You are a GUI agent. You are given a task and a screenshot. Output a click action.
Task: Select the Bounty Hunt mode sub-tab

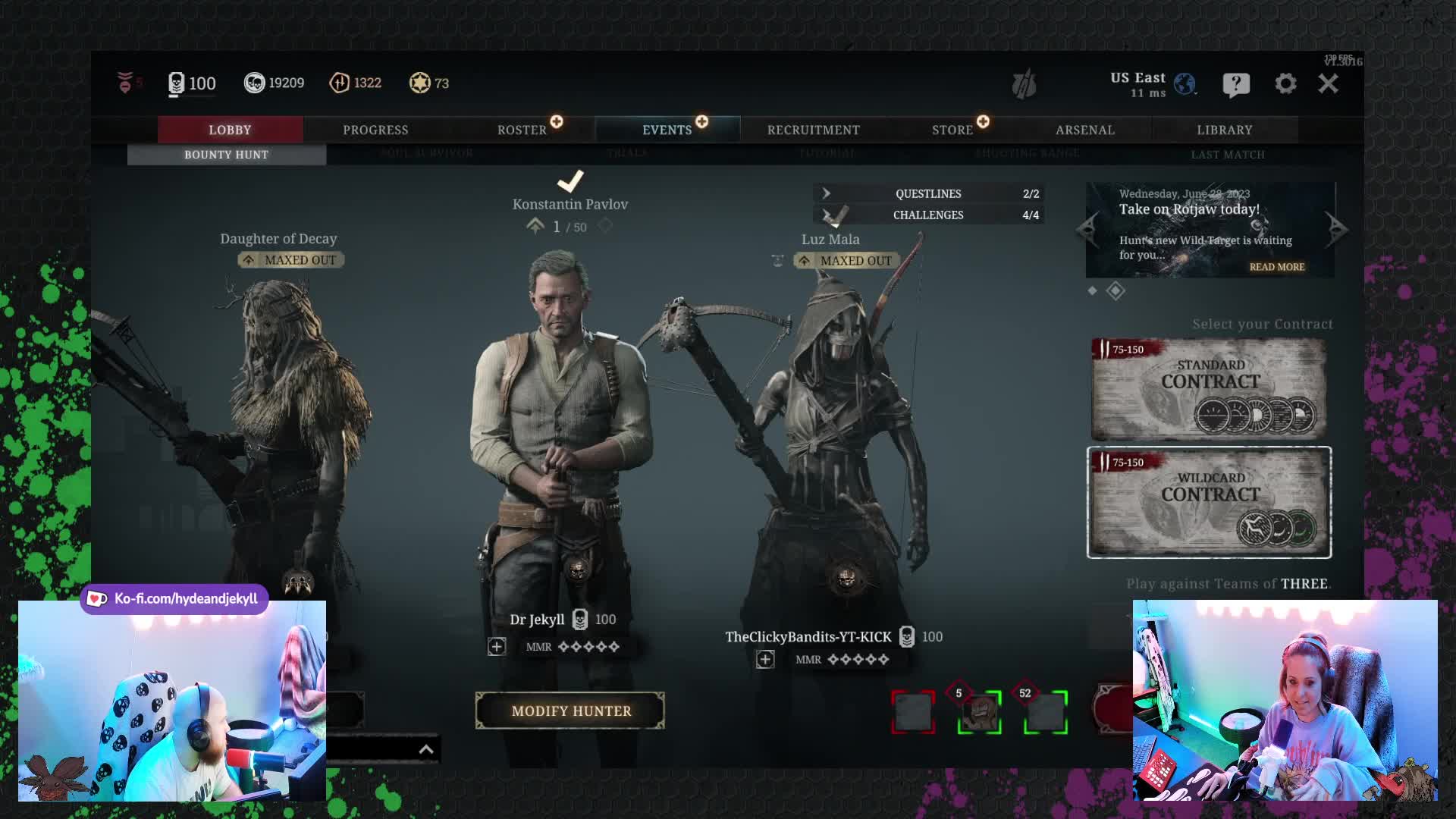(x=226, y=155)
